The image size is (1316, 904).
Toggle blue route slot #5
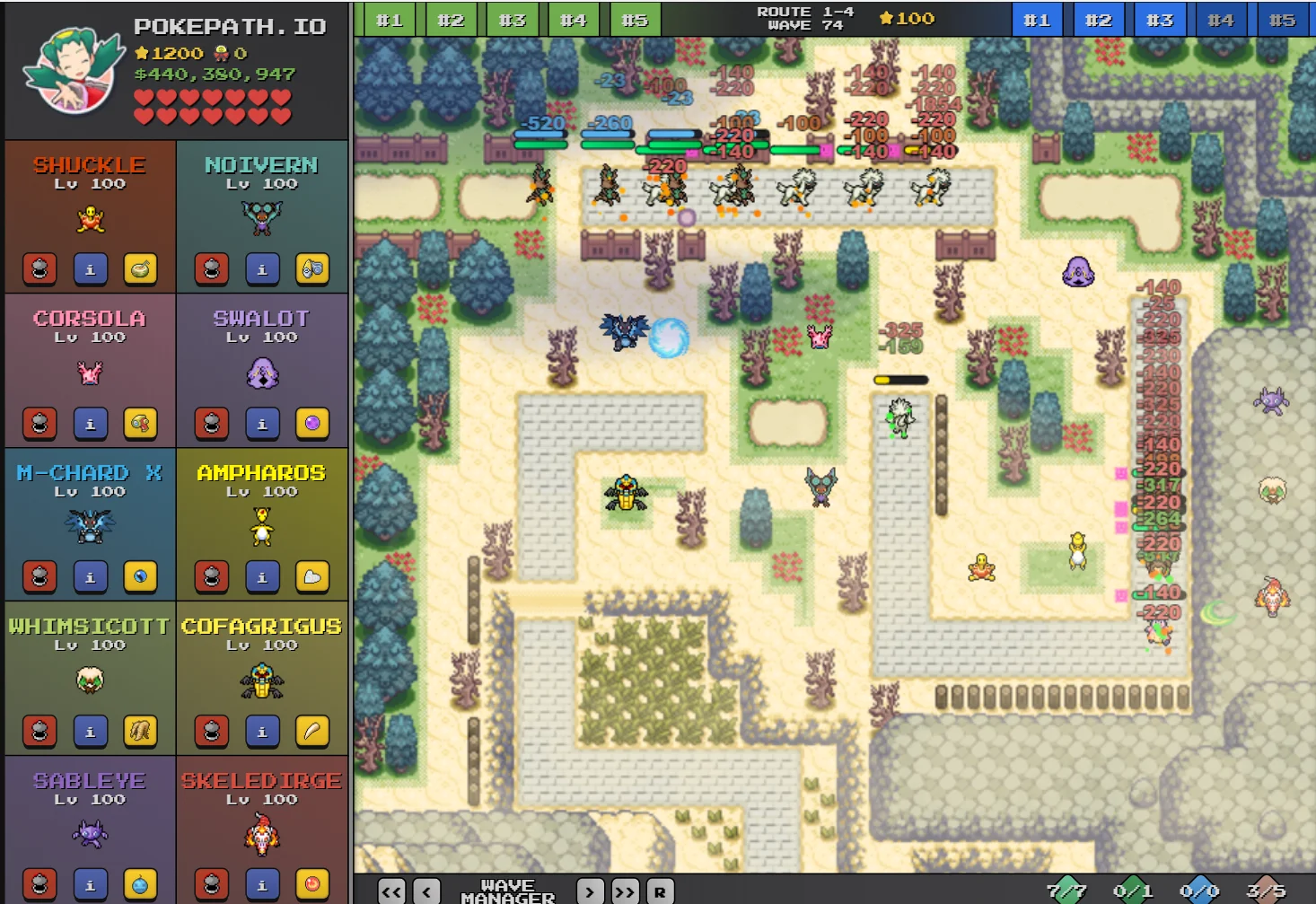pos(1283,18)
